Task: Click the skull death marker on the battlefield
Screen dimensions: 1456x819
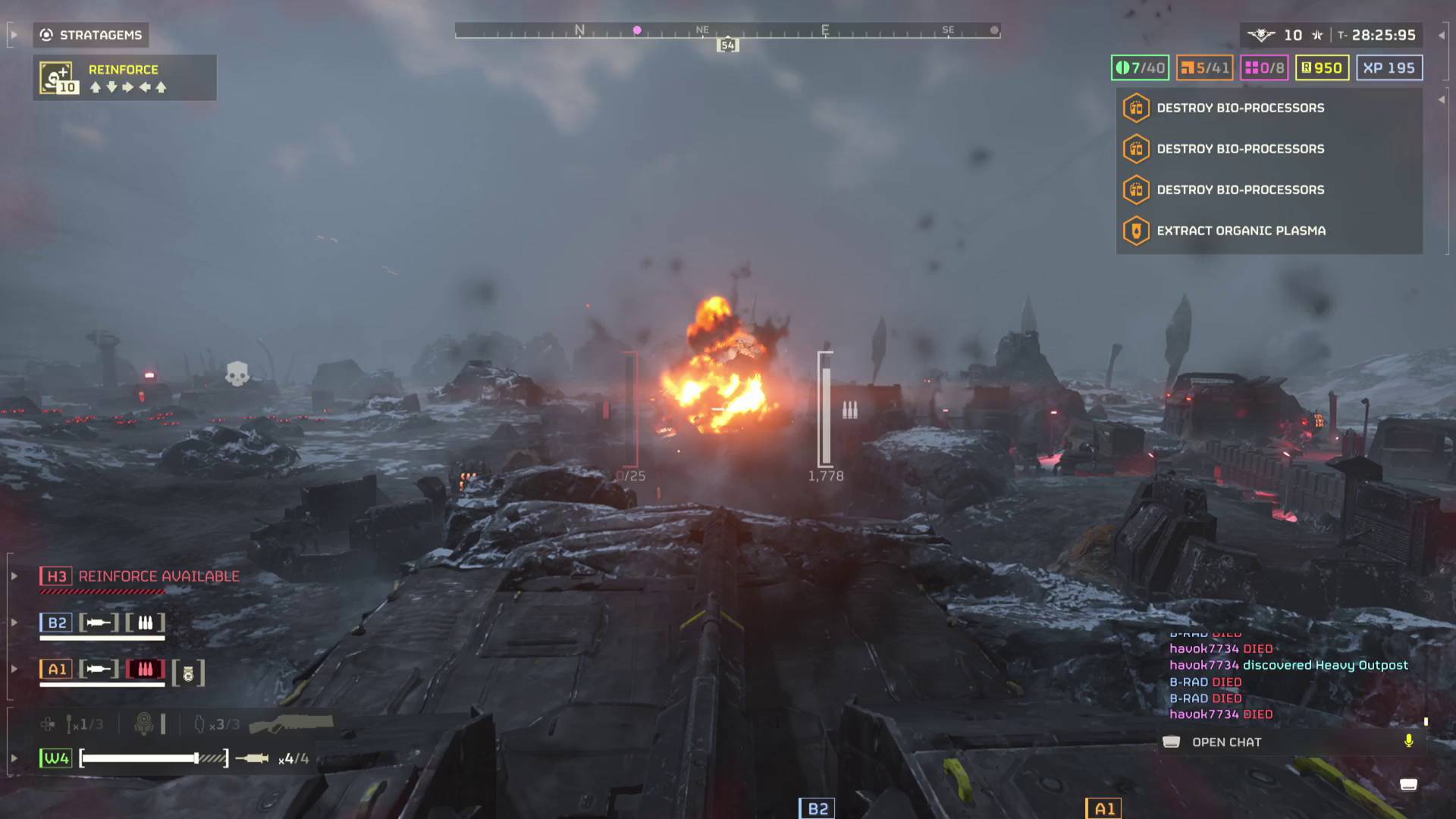Action: [x=238, y=374]
